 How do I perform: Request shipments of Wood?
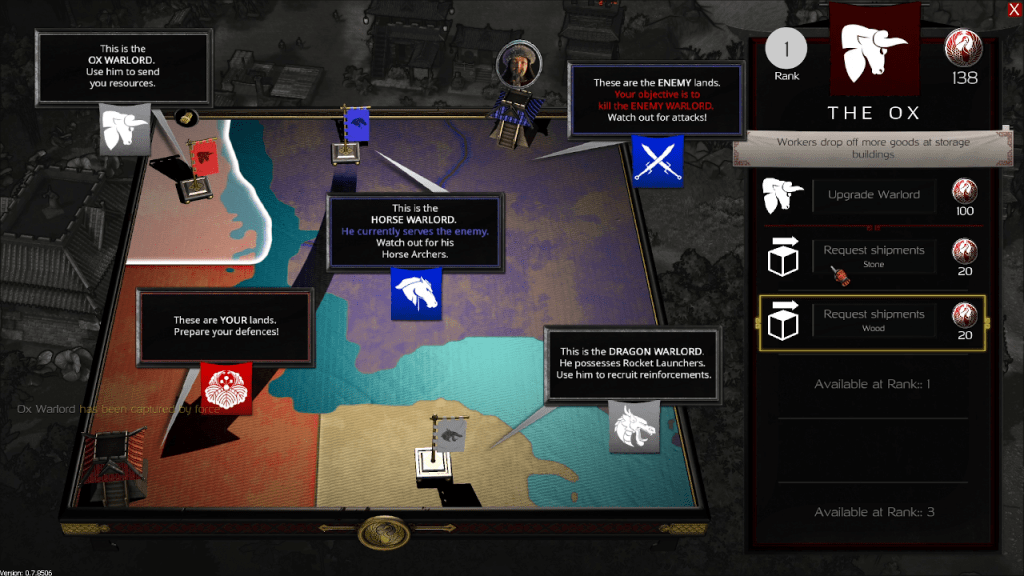(x=873, y=320)
